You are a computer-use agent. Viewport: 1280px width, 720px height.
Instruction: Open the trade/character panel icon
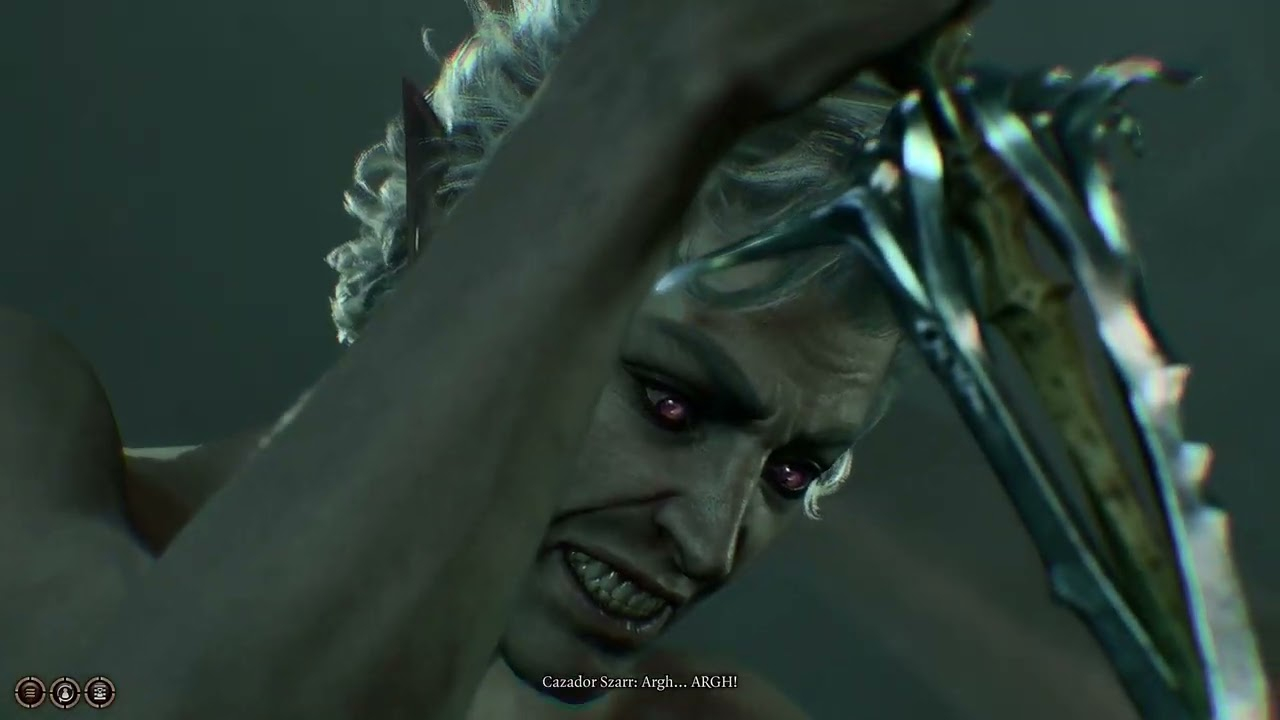100,691
